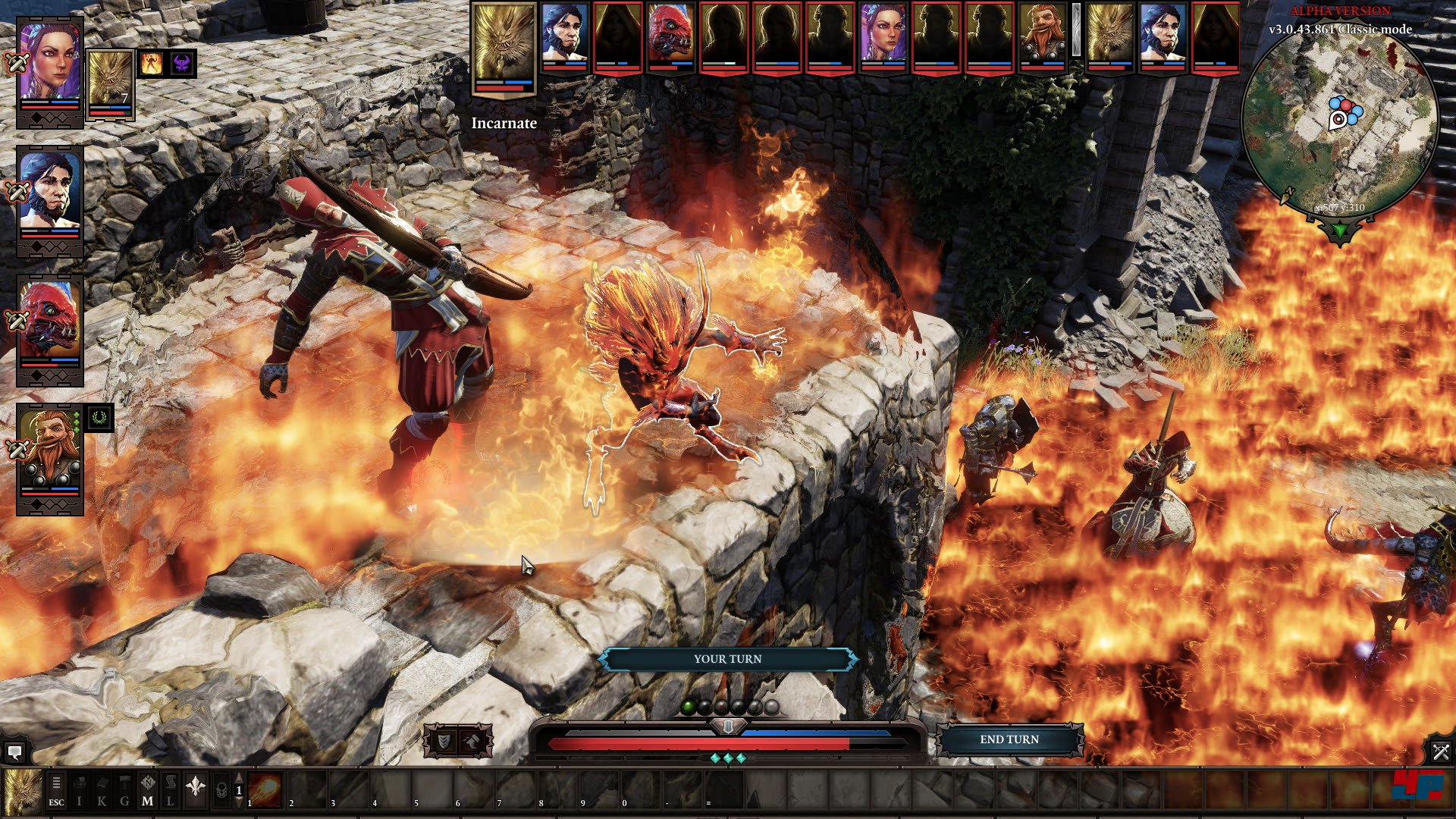End the current turn

click(1009, 739)
